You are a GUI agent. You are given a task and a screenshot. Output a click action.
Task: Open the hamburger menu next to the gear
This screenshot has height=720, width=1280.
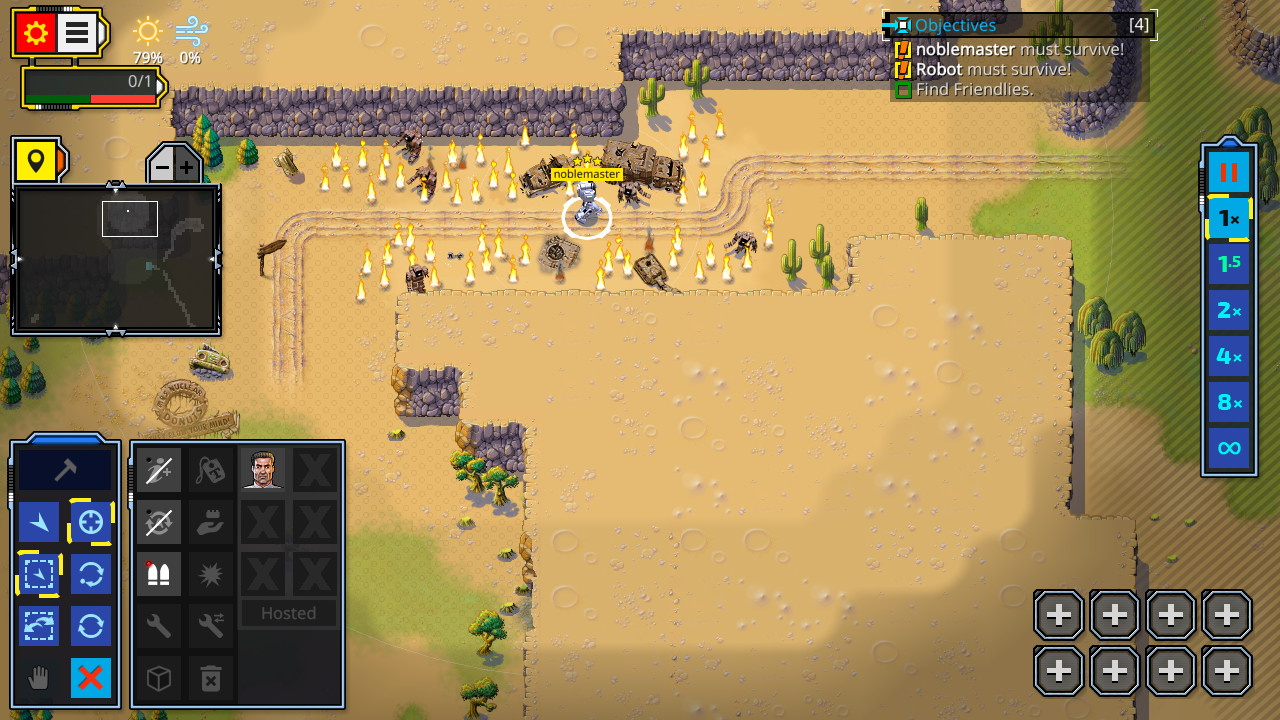pyautogui.click(x=76, y=31)
